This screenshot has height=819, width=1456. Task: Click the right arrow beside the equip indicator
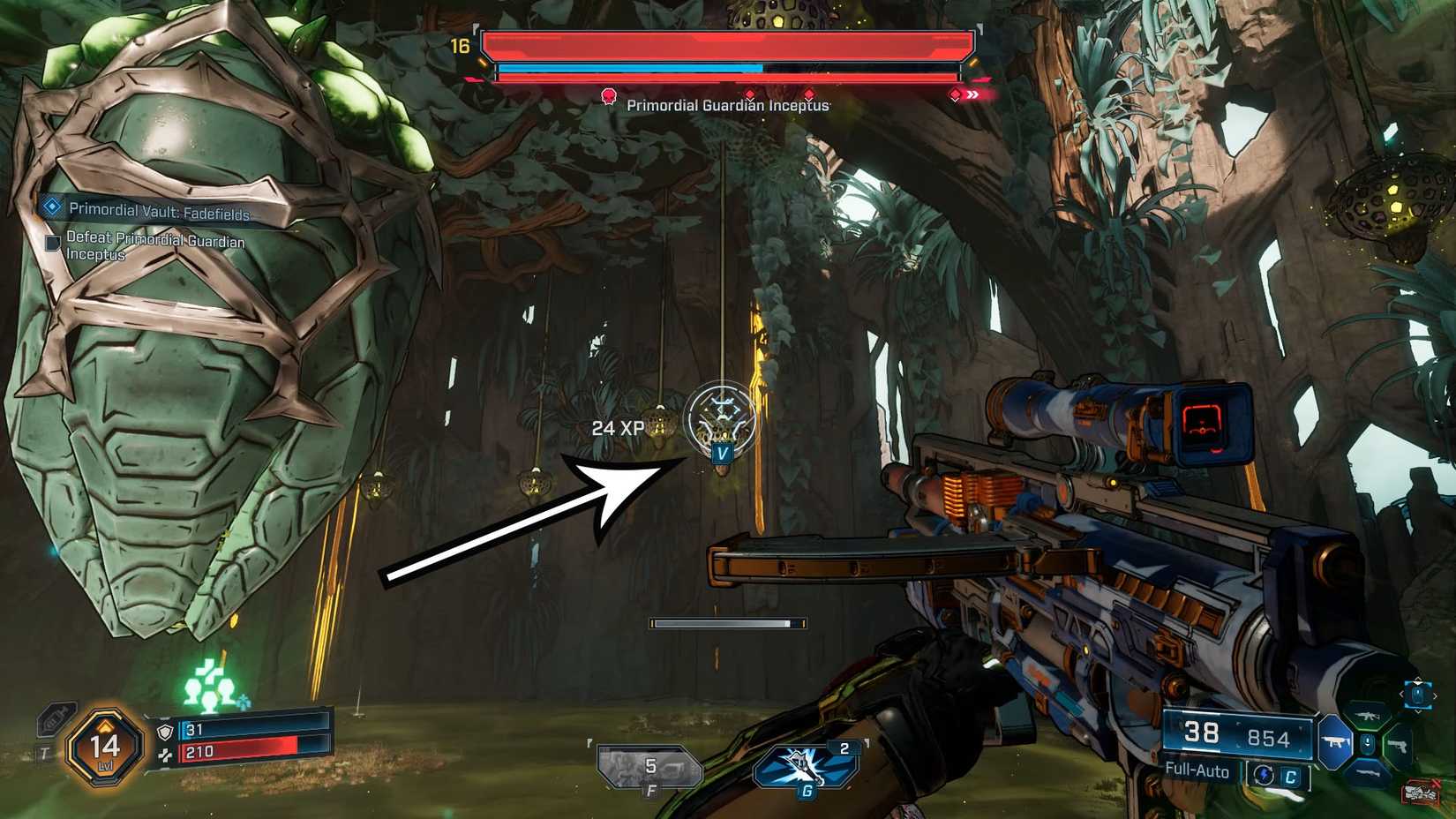[1436, 695]
